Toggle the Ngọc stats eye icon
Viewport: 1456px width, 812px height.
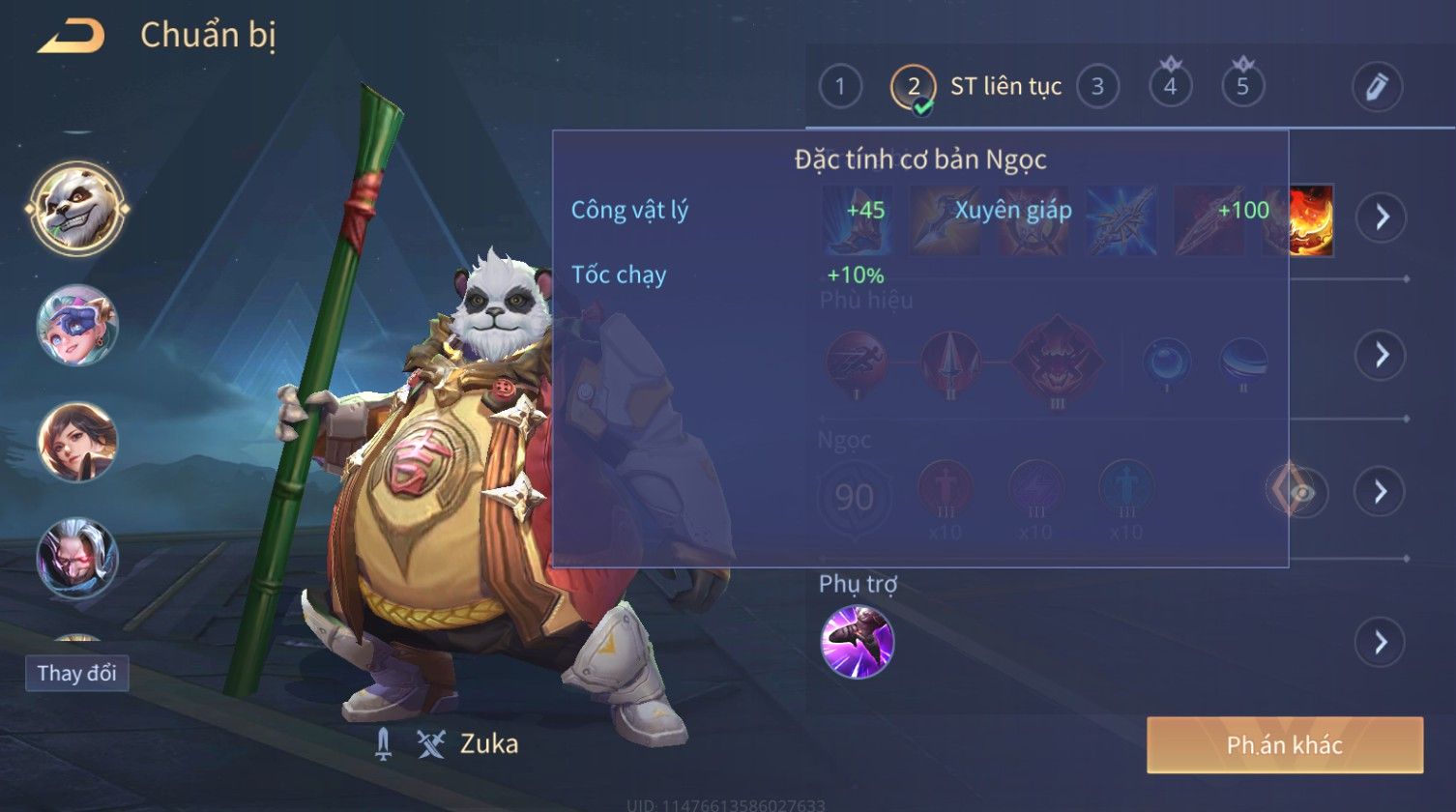(1300, 492)
